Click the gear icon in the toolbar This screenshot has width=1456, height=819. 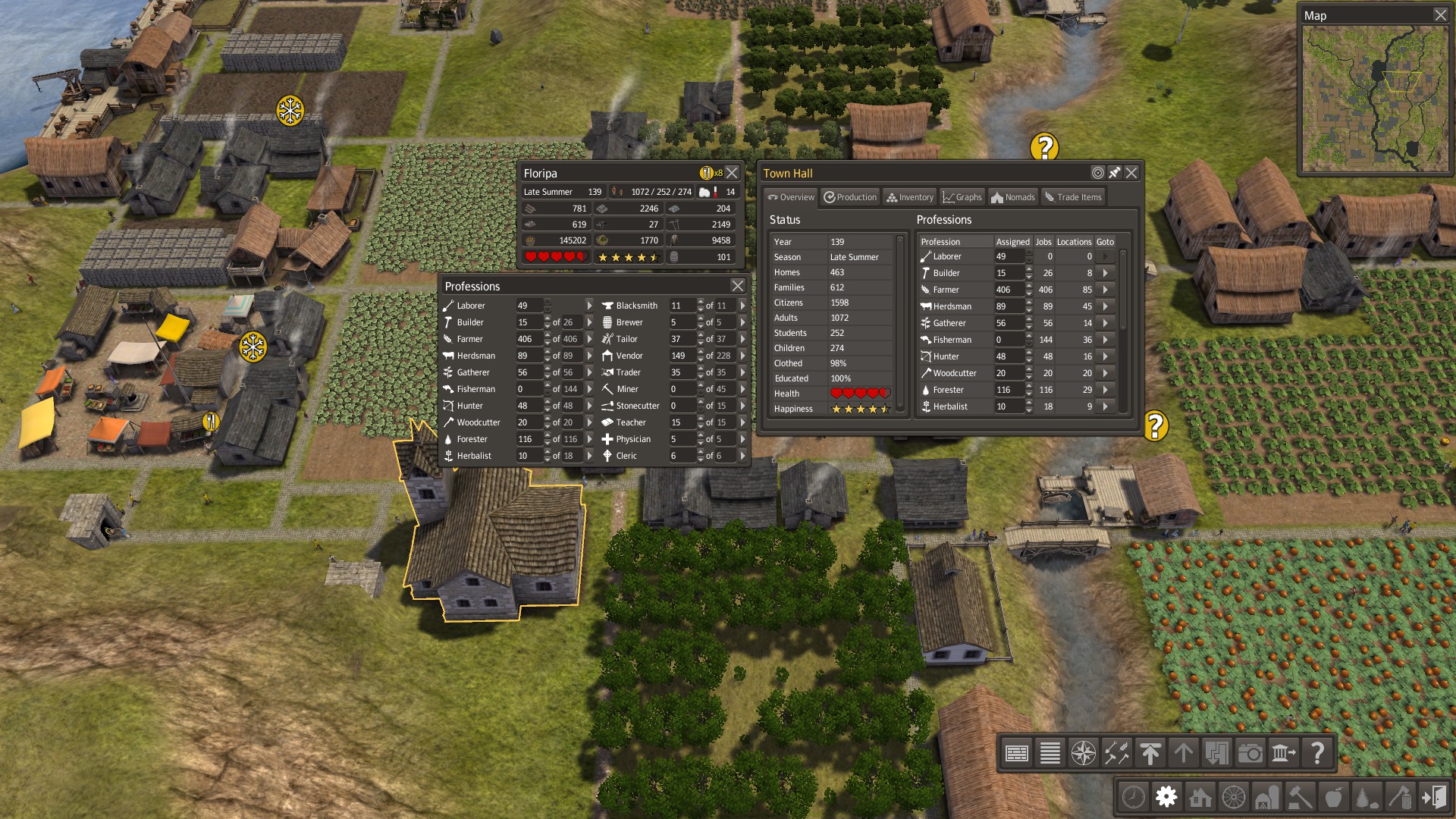(1166, 797)
